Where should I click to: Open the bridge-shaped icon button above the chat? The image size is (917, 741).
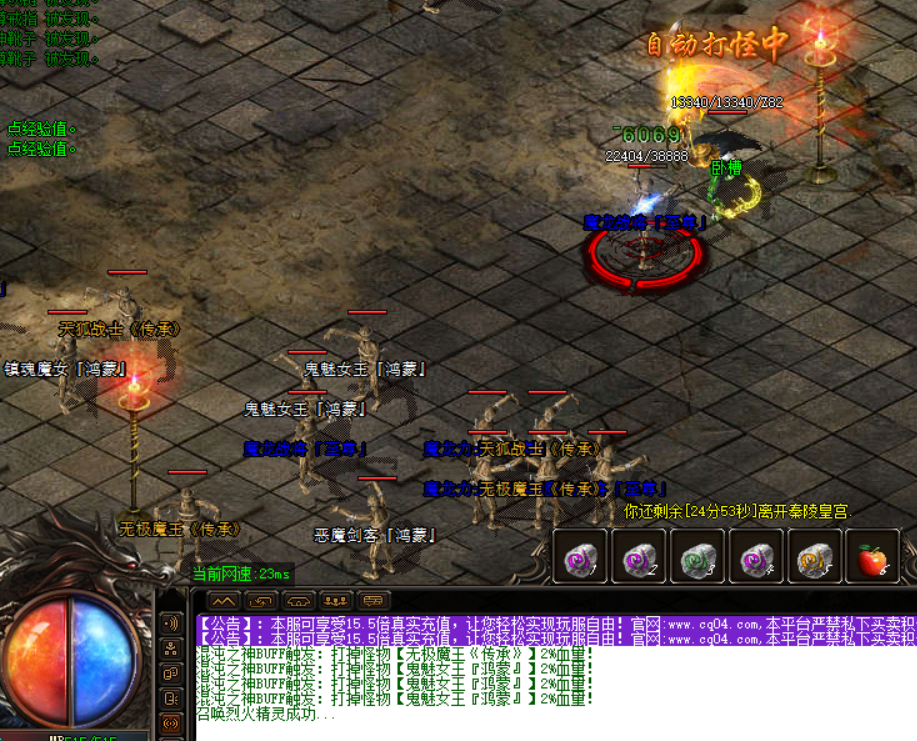click(x=299, y=601)
